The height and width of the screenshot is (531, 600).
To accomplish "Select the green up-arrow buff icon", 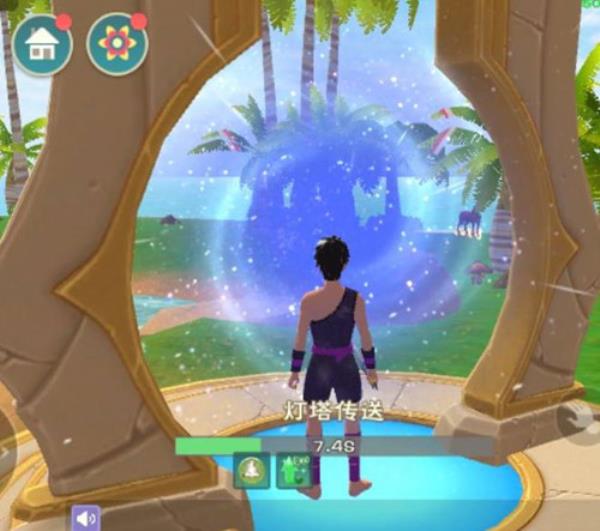I will (294, 470).
